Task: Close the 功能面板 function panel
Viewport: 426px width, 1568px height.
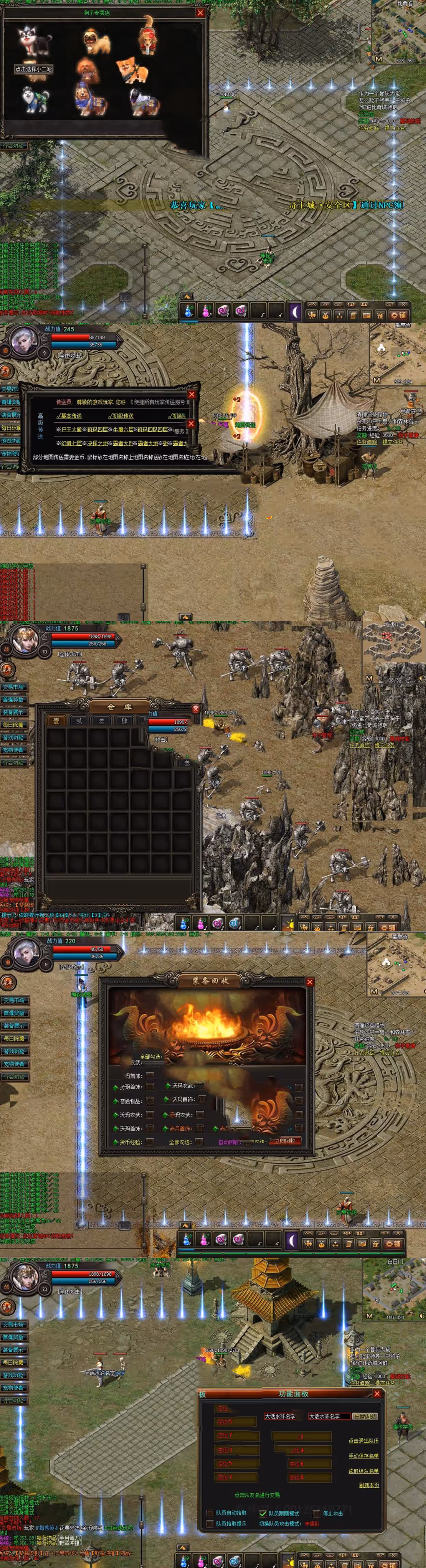Action: pyautogui.click(x=377, y=1393)
